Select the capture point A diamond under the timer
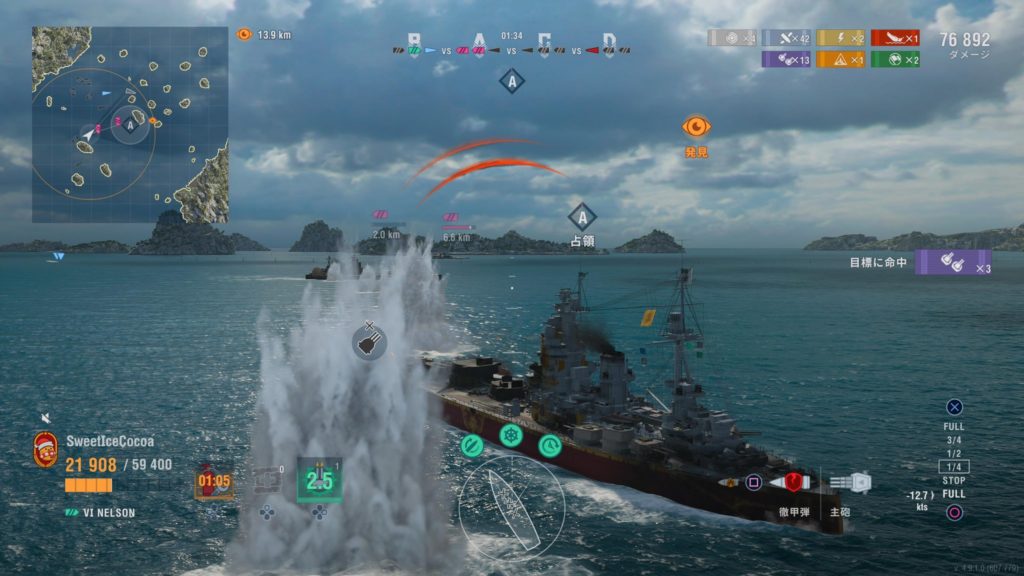Viewport: 1024px width, 576px height. pyautogui.click(x=511, y=81)
